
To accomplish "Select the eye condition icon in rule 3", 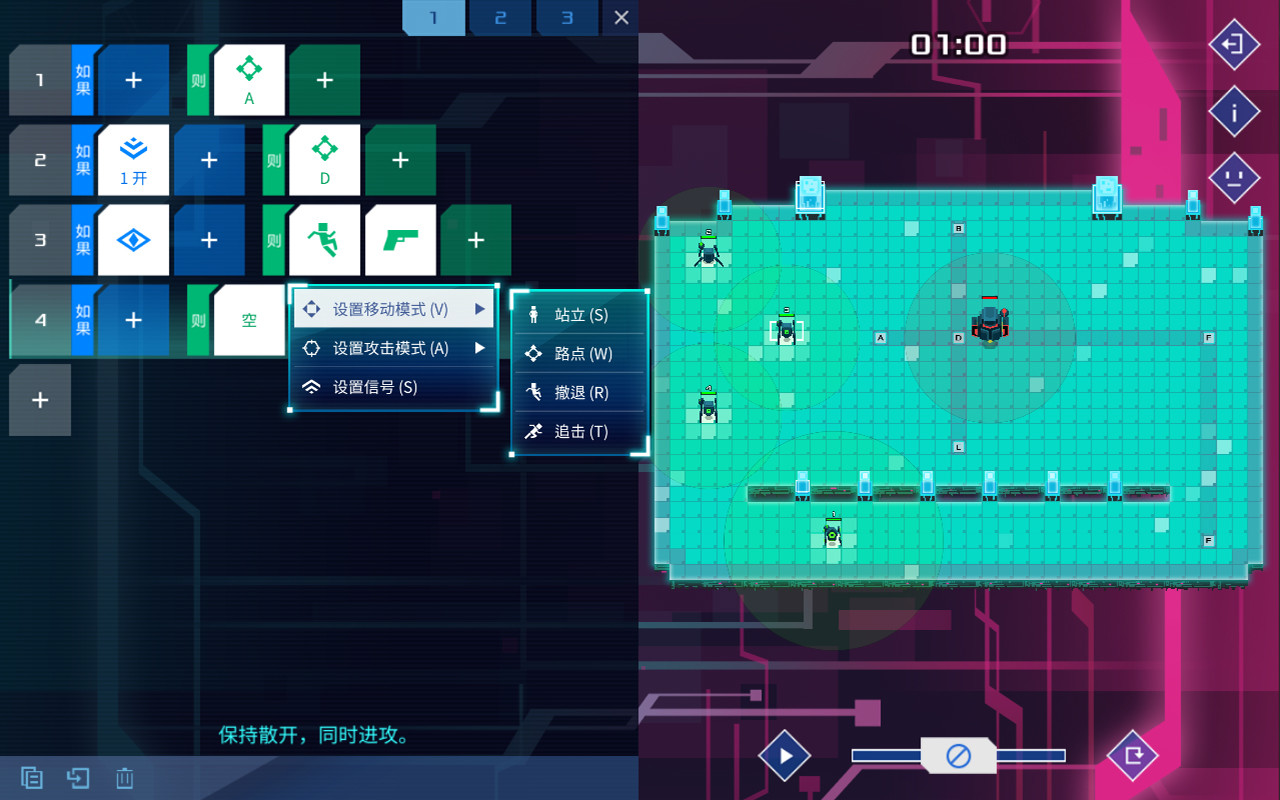I will pyautogui.click(x=133, y=239).
